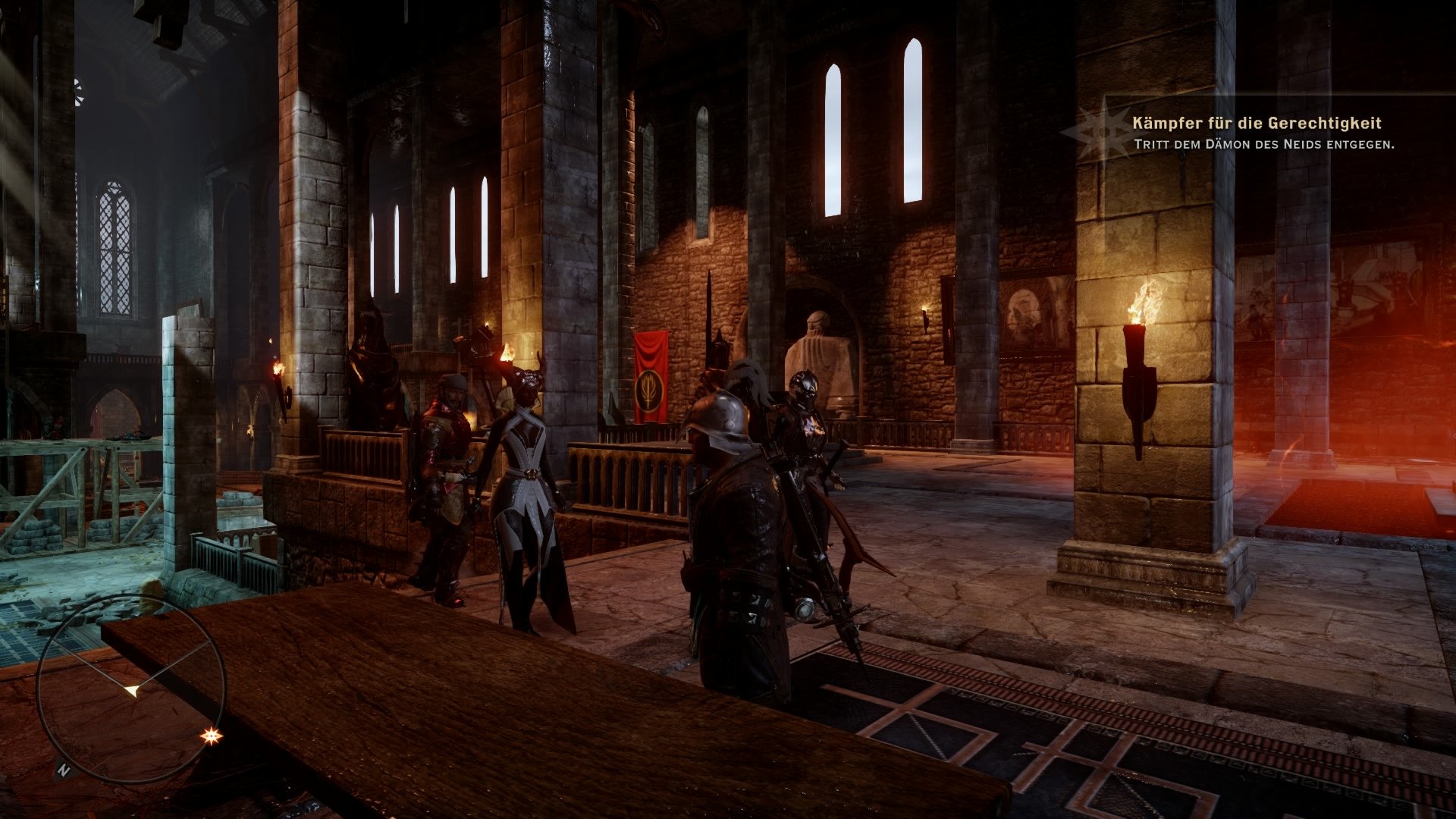This screenshot has height=819, width=1456.
Task: Click the Inquisition emblem on the red banner
Action: point(648,388)
